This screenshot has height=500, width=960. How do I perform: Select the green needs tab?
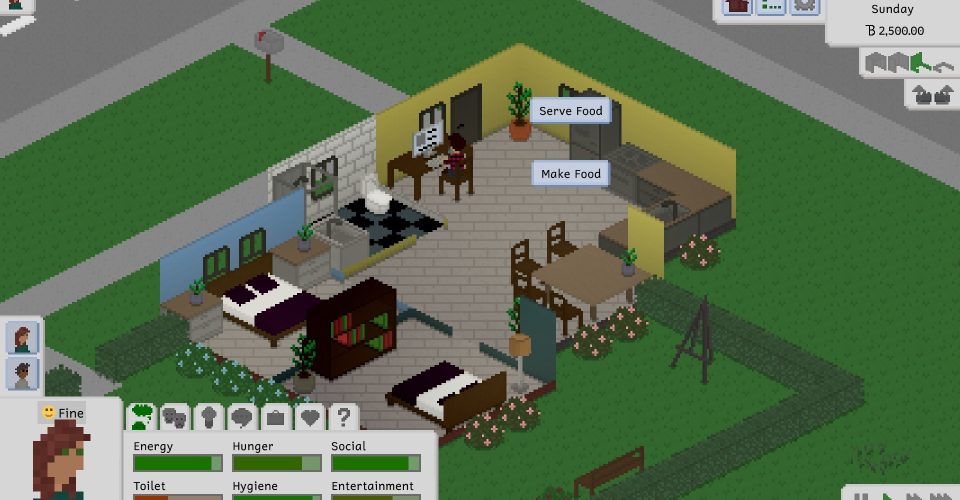tap(141, 416)
